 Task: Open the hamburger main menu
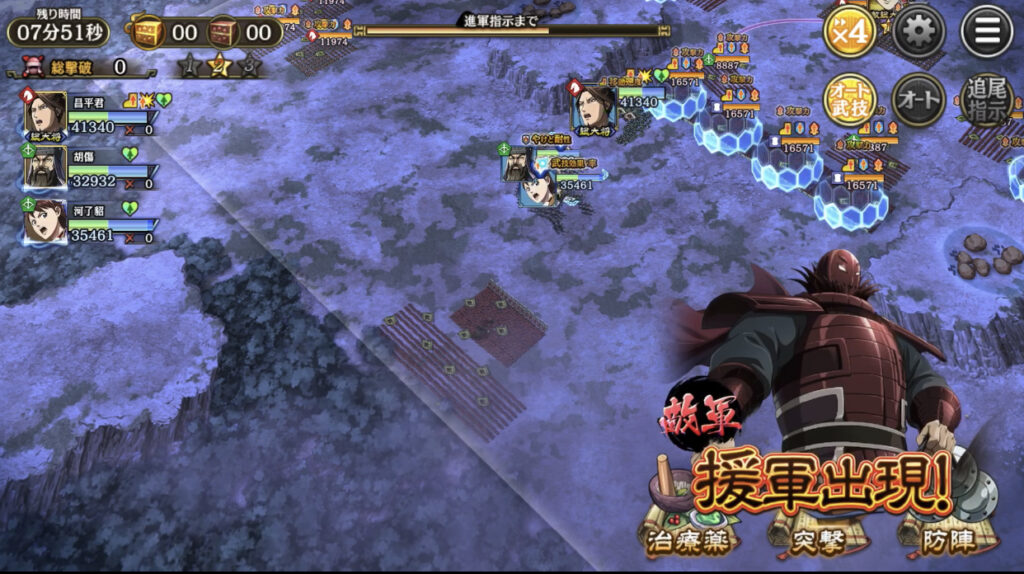(x=986, y=33)
